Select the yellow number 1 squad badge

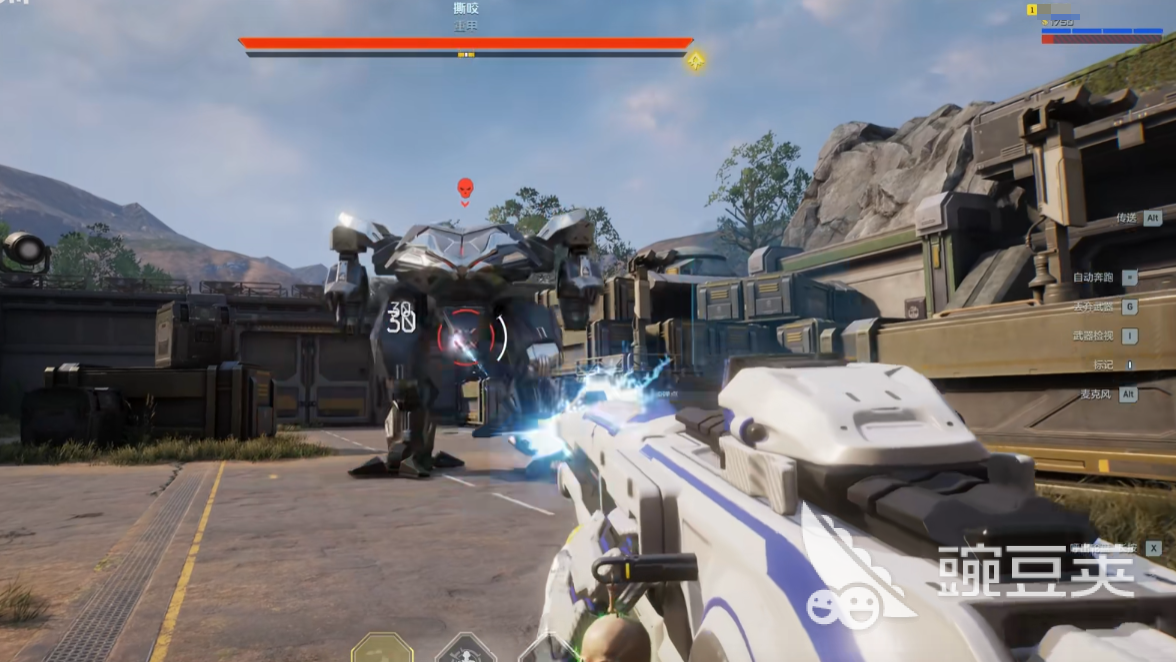[1031, 10]
